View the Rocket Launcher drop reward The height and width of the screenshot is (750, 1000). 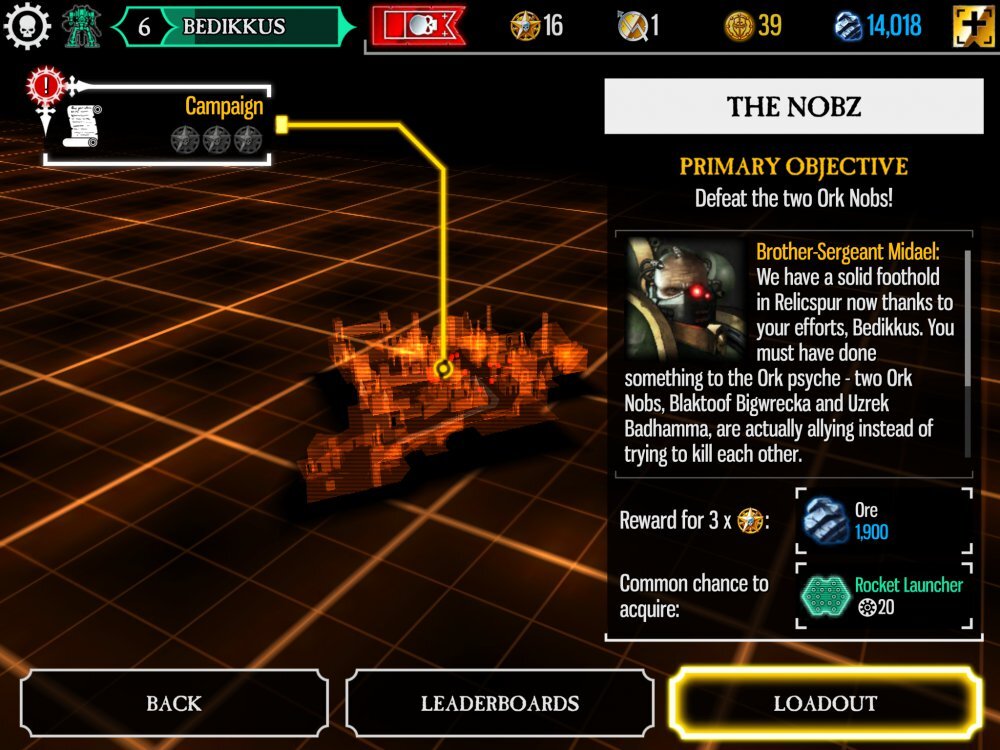pos(884,595)
